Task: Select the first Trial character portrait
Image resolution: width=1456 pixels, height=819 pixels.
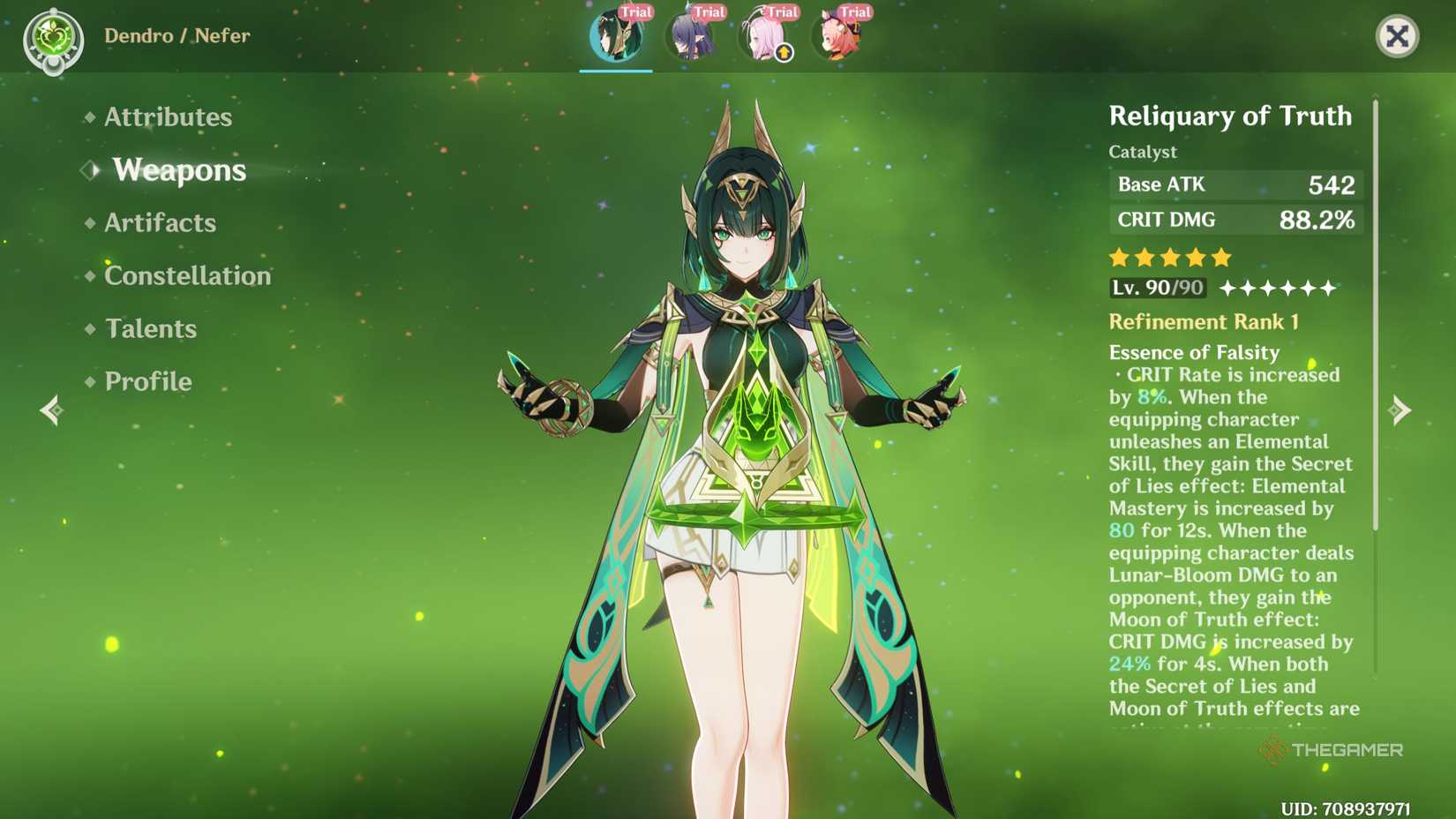Action: (615, 34)
